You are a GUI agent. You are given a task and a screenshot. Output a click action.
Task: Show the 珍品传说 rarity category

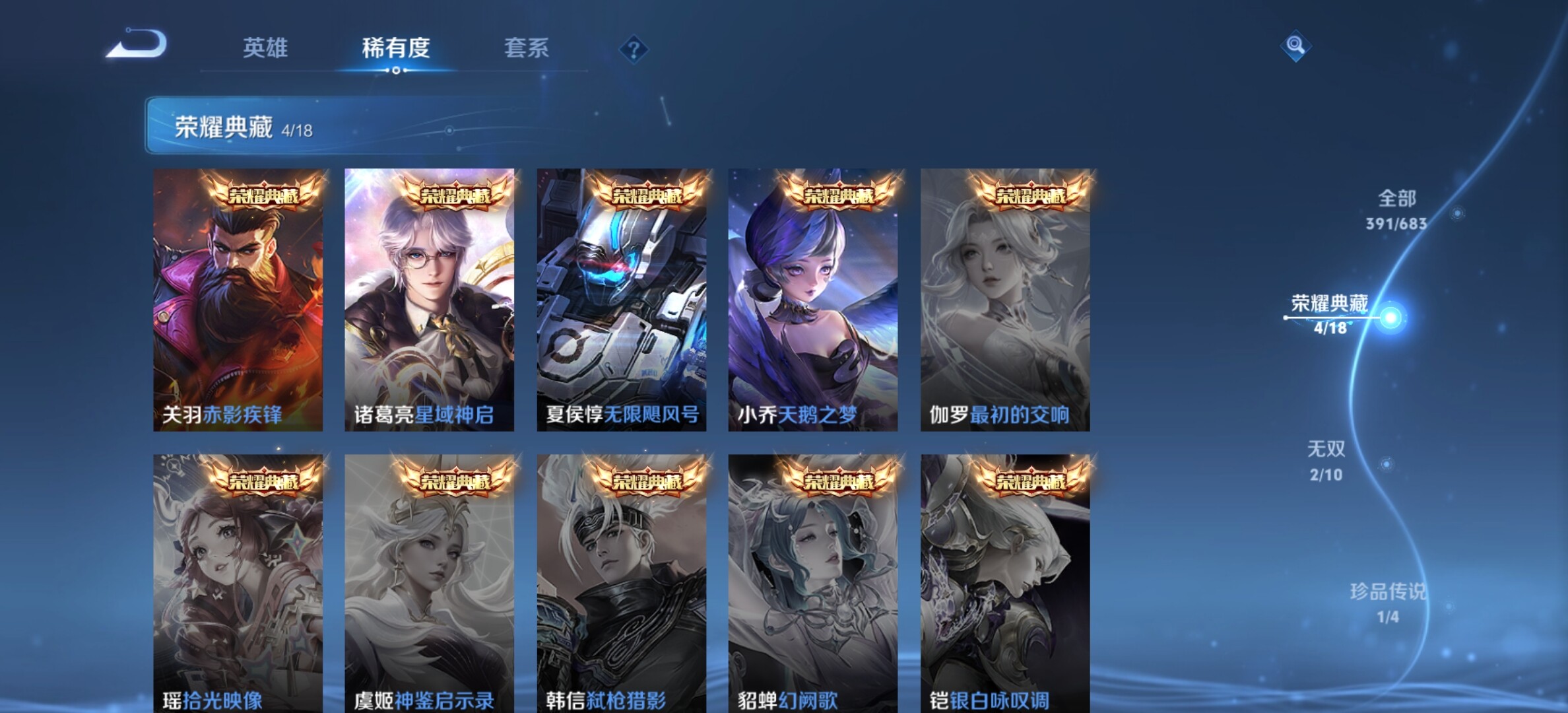coord(1388,601)
